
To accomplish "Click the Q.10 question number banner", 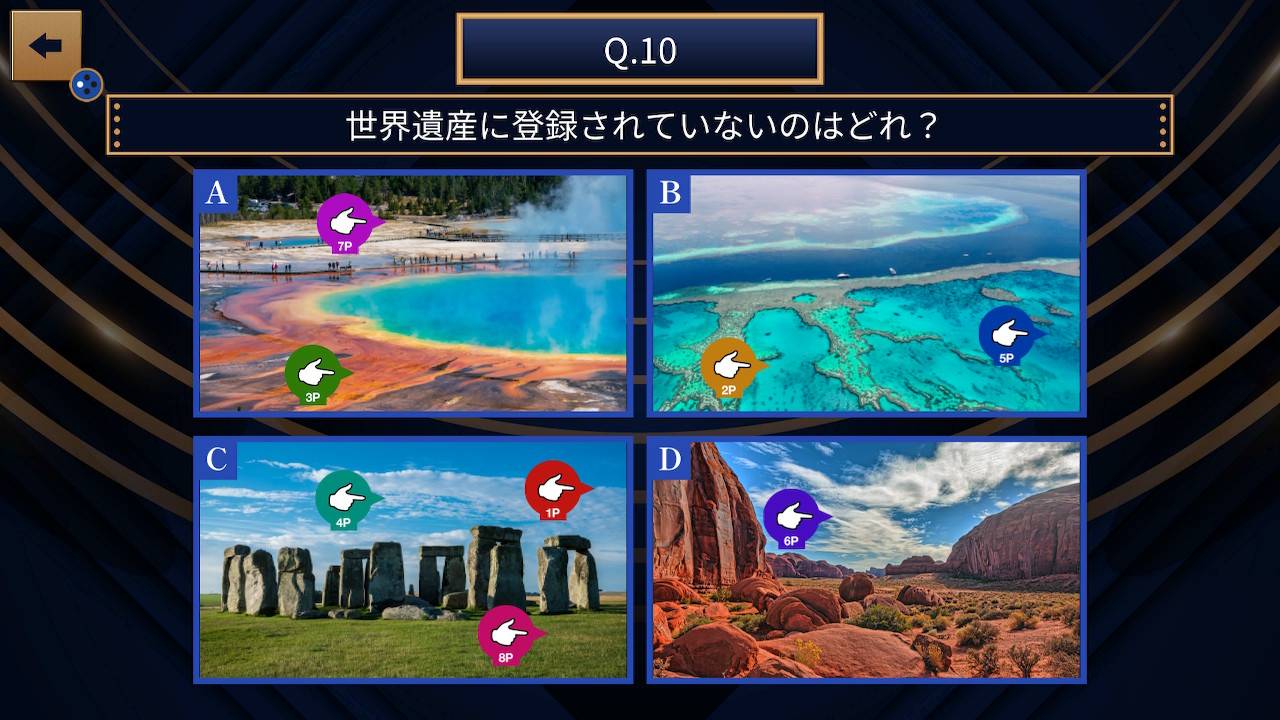I will pos(639,49).
